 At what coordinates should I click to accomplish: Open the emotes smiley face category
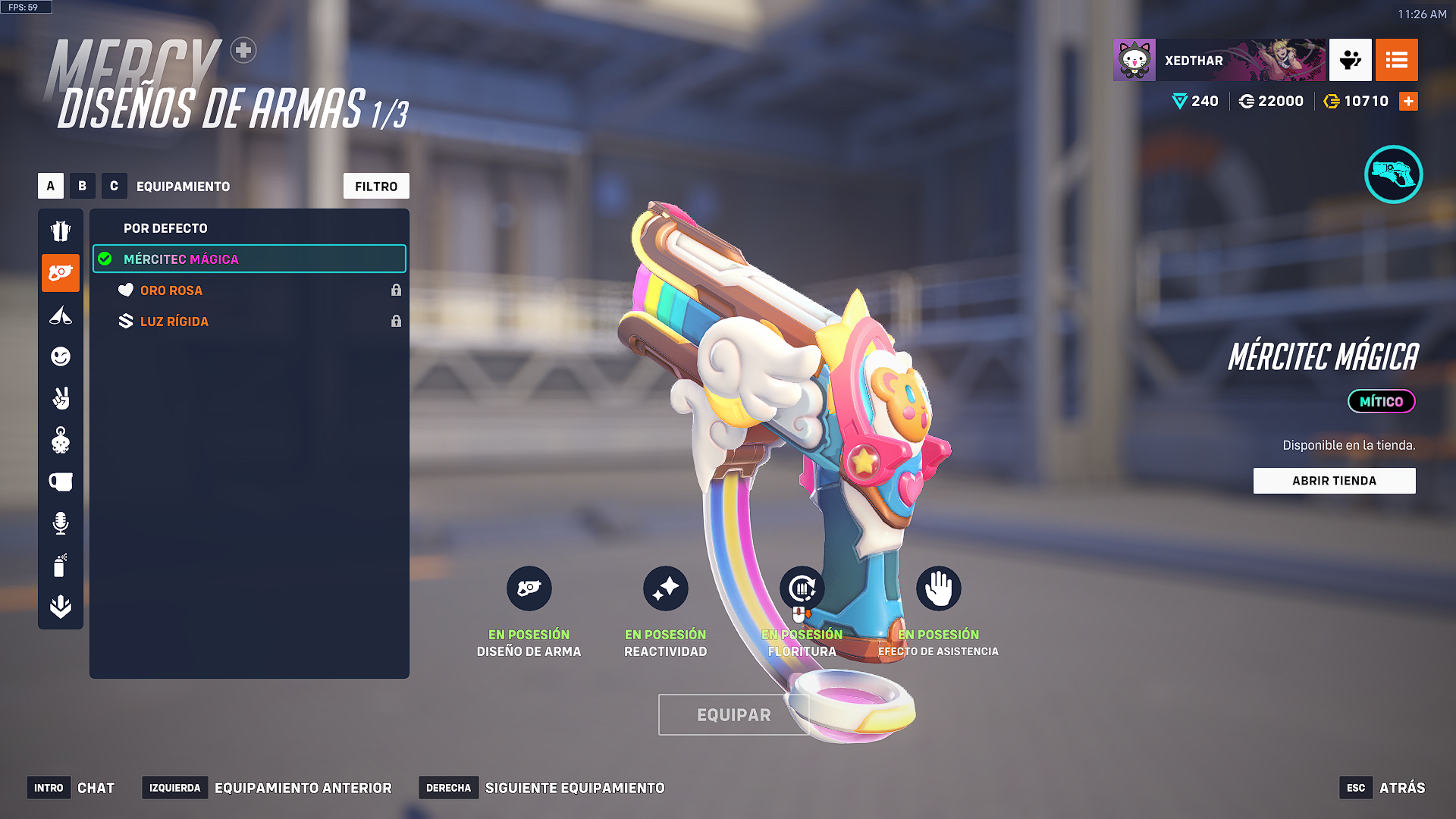coord(61,356)
